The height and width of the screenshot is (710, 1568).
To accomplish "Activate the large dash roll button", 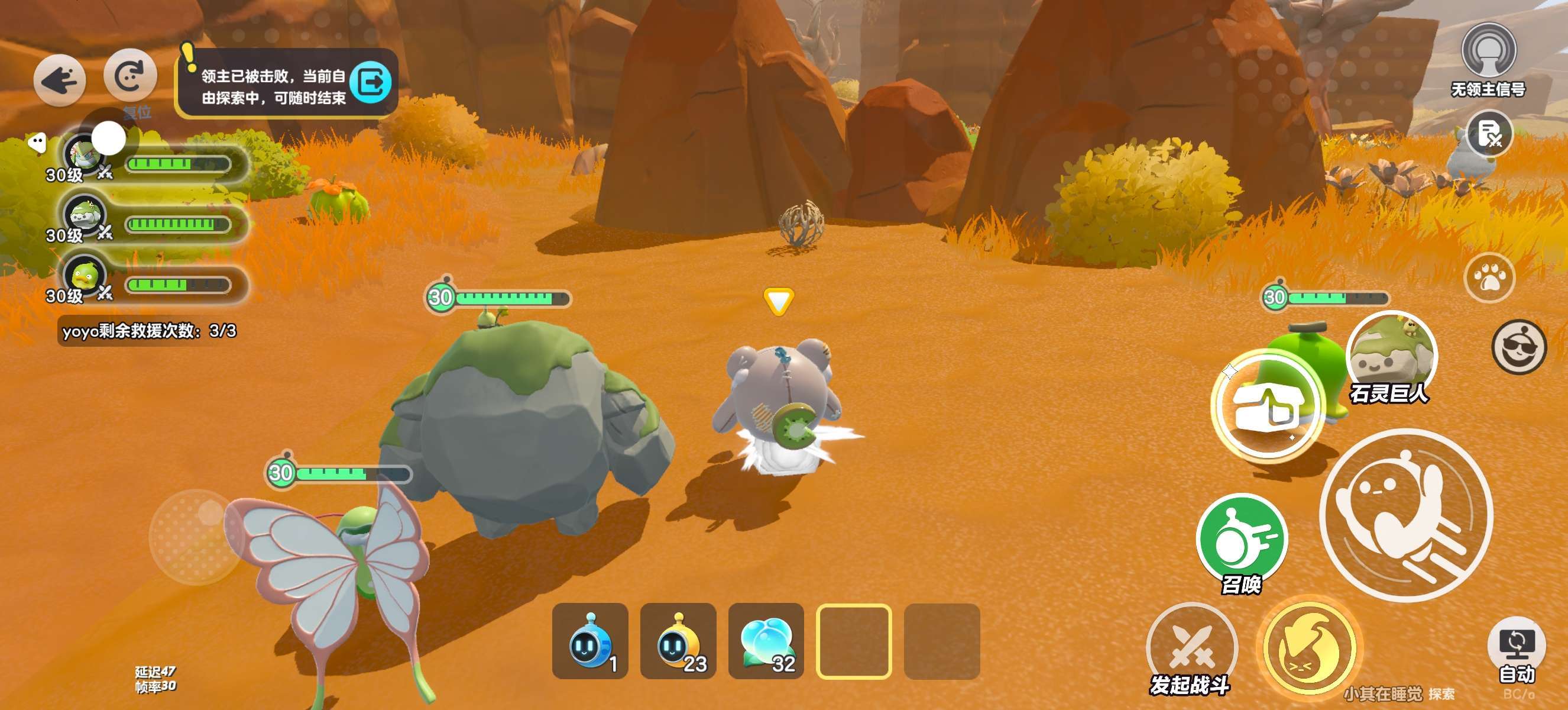I will [x=1406, y=515].
